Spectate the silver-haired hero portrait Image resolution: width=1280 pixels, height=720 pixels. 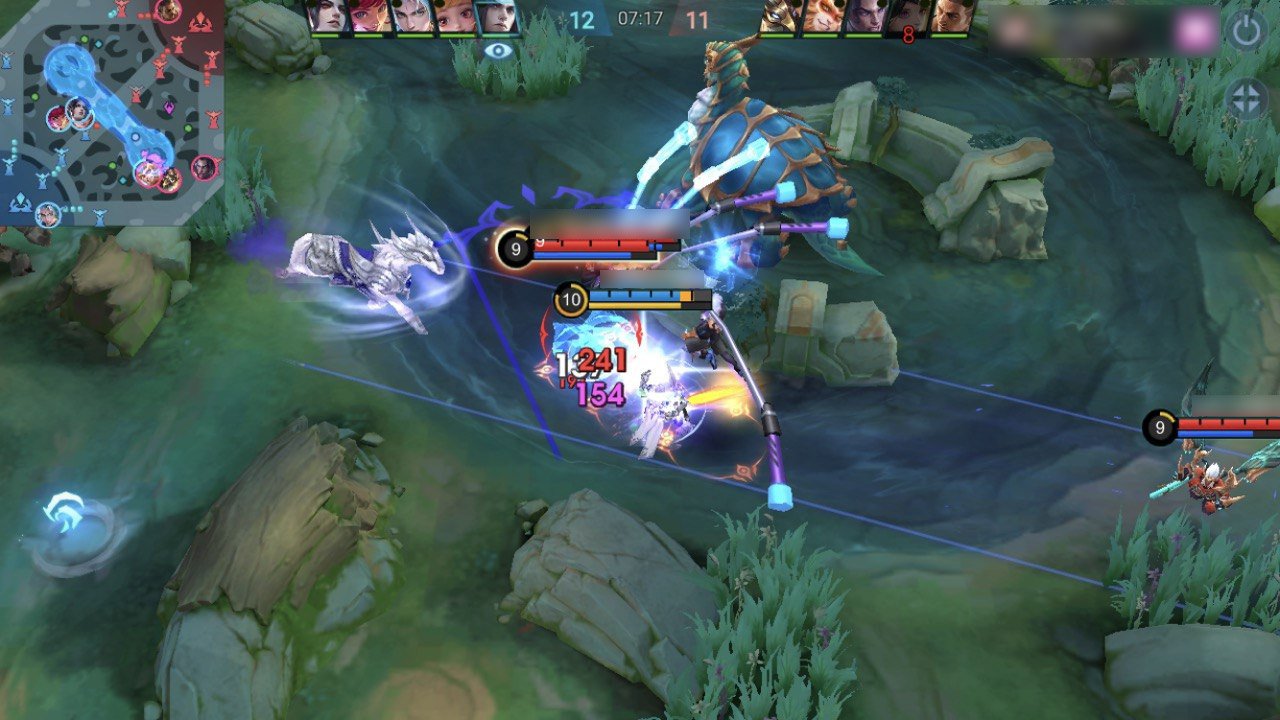pyautogui.click(x=413, y=17)
